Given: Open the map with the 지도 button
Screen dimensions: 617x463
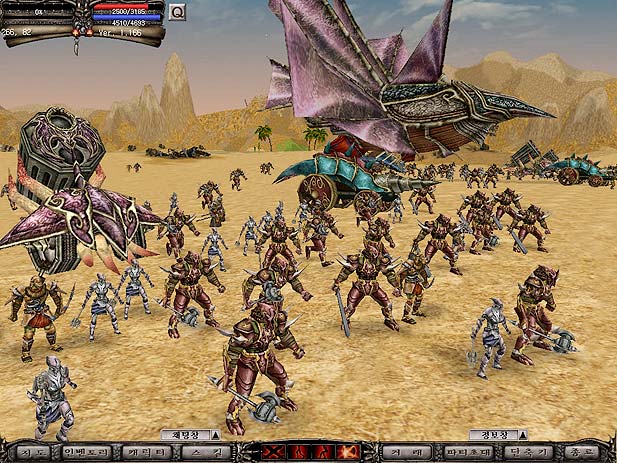Looking at the screenshot, I should (x=30, y=452).
